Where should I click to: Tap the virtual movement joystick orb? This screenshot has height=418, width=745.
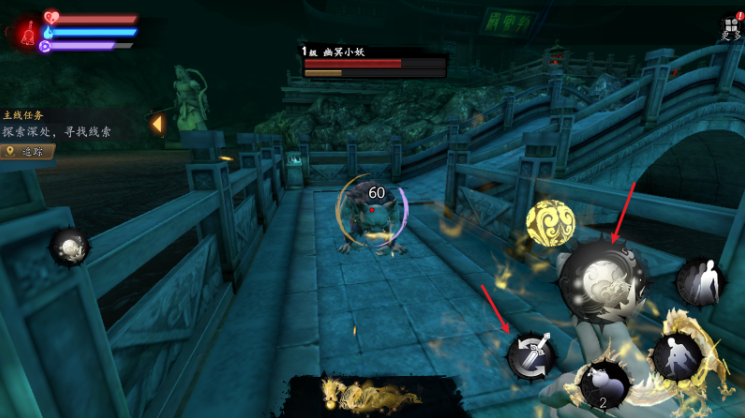70,246
